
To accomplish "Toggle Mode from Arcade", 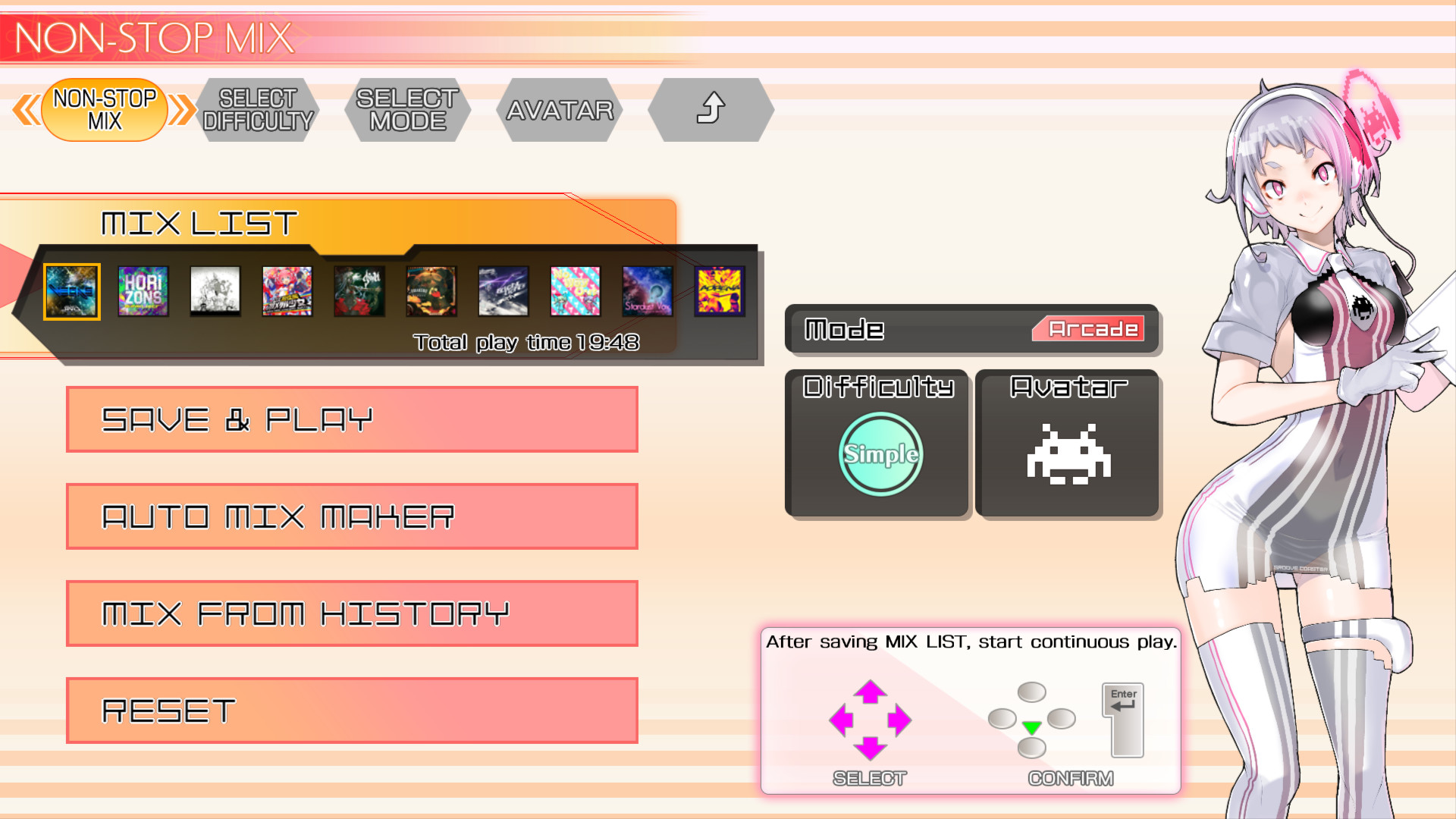I will coord(1090,329).
